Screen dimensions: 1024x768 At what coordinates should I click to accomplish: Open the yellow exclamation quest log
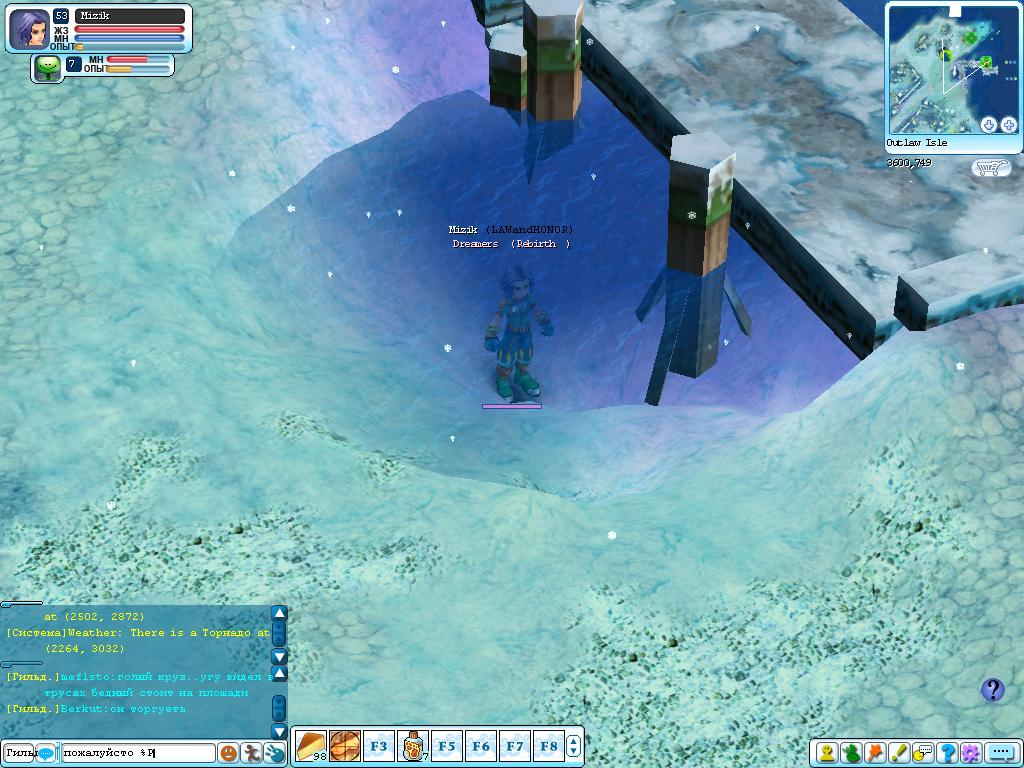[899, 753]
